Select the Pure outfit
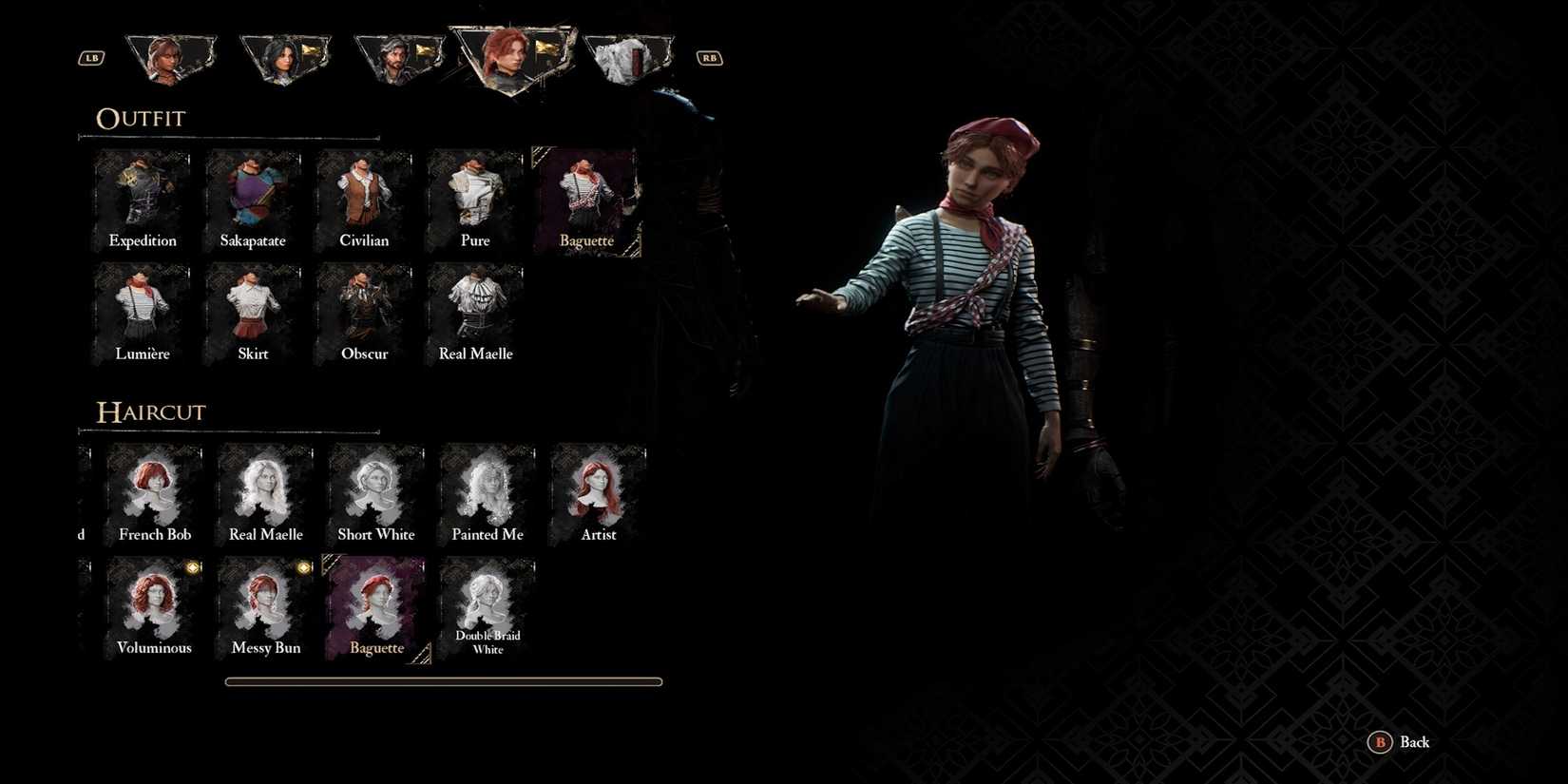This screenshot has height=784, width=1568. 475,195
